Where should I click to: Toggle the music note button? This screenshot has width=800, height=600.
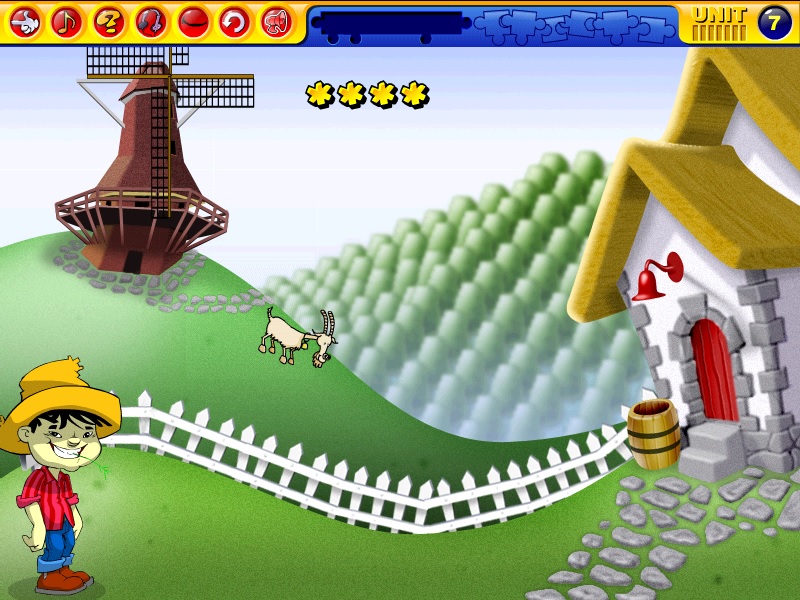pyautogui.click(x=67, y=20)
